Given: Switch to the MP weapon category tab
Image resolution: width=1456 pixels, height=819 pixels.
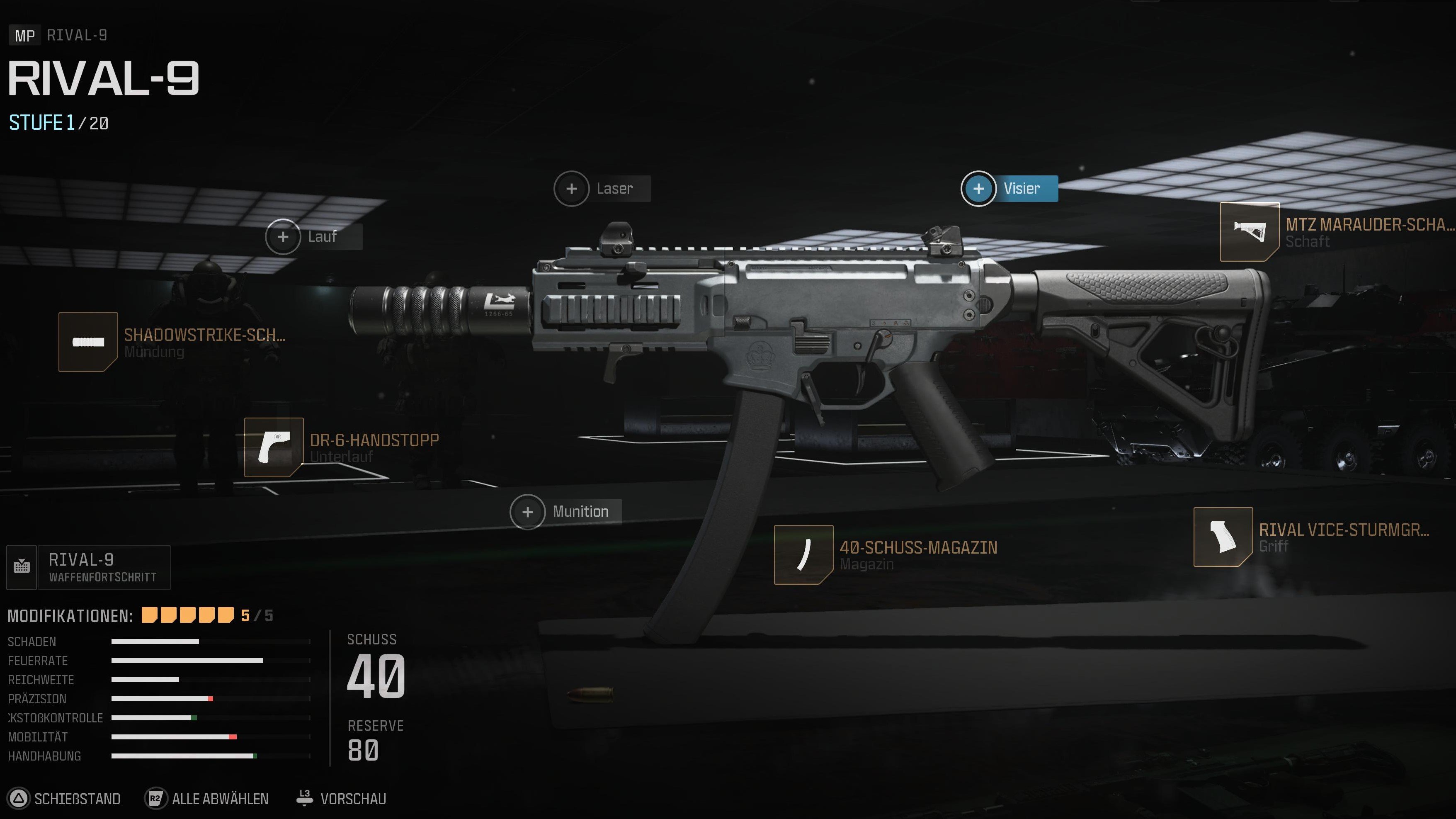Looking at the screenshot, I should (x=24, y=36).
